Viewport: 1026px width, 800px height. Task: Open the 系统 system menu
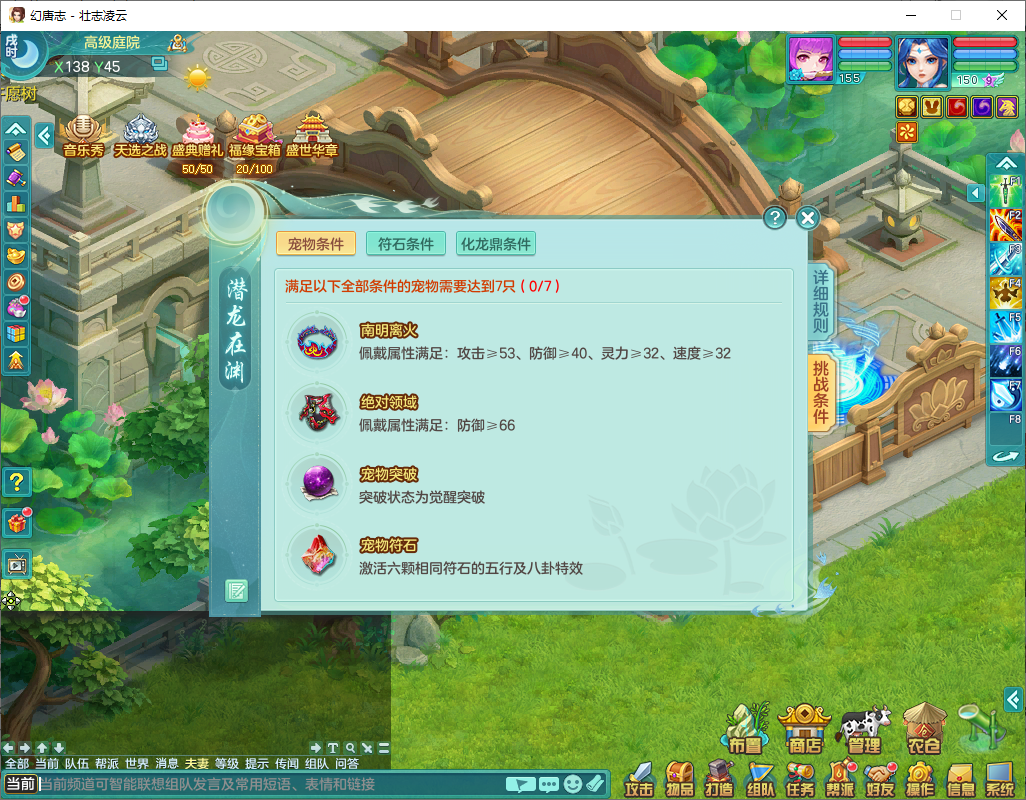click(x=999, y=779)
